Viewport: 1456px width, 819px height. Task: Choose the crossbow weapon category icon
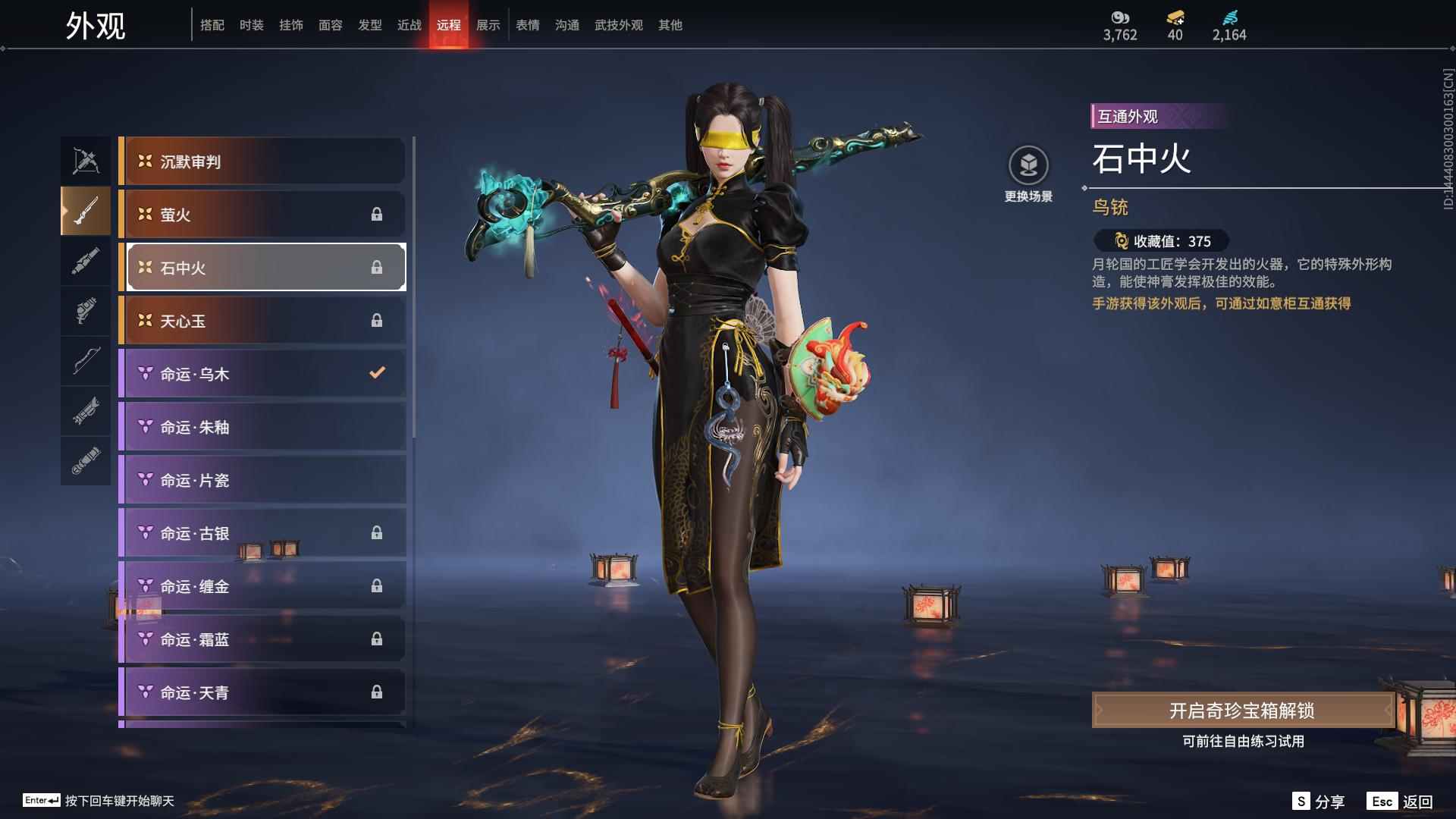(x=86, y=161)
